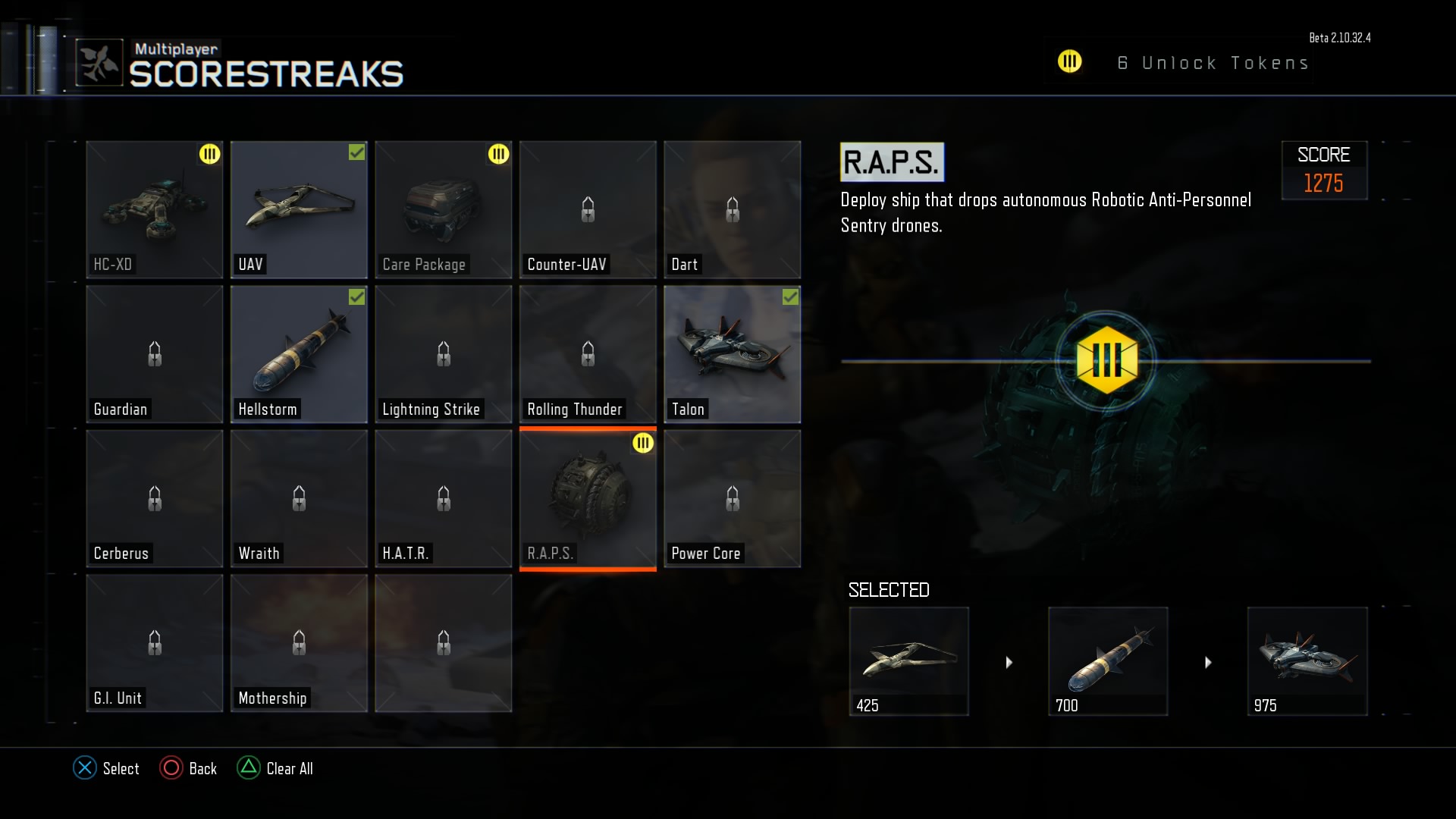Pick the Cerberus scorestreak tile
This screenshot has height=819, width=1456.
(155, 498)
